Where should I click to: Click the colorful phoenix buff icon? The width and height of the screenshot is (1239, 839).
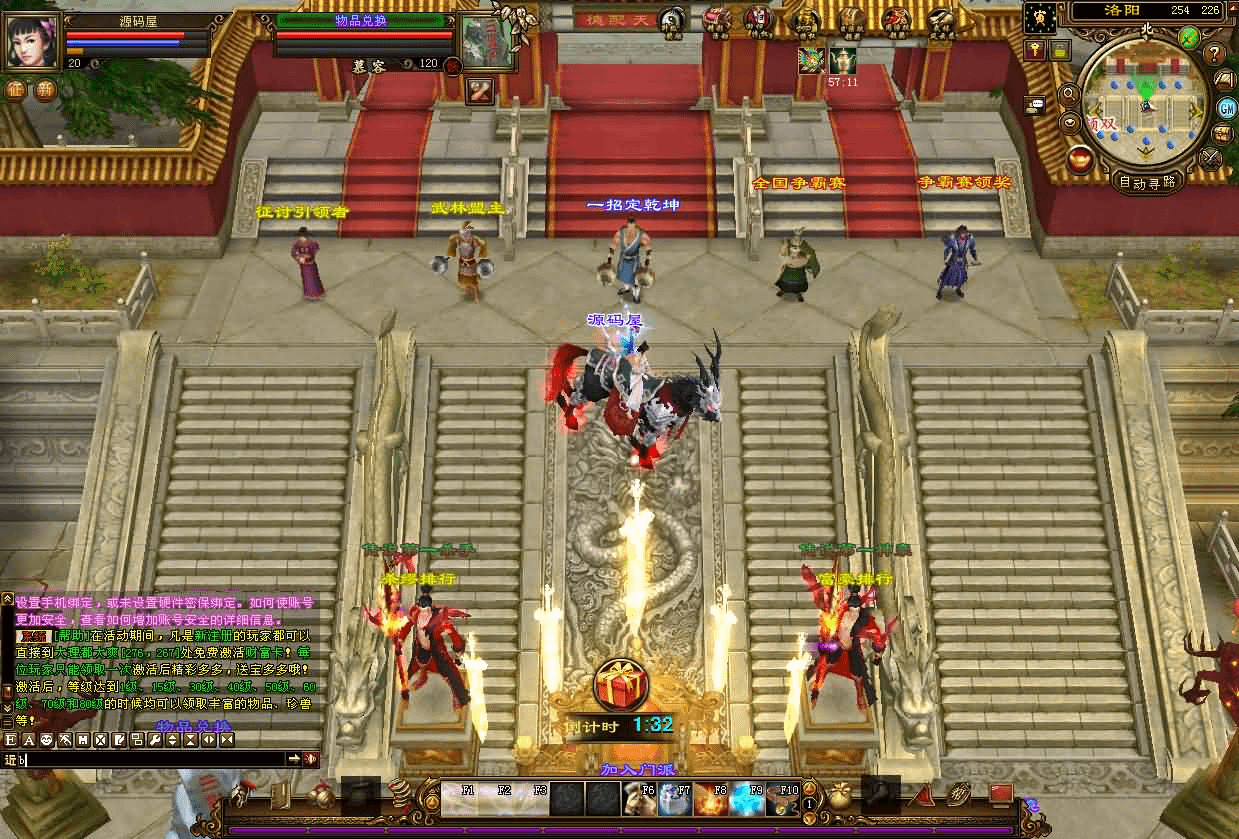point(811,60)
